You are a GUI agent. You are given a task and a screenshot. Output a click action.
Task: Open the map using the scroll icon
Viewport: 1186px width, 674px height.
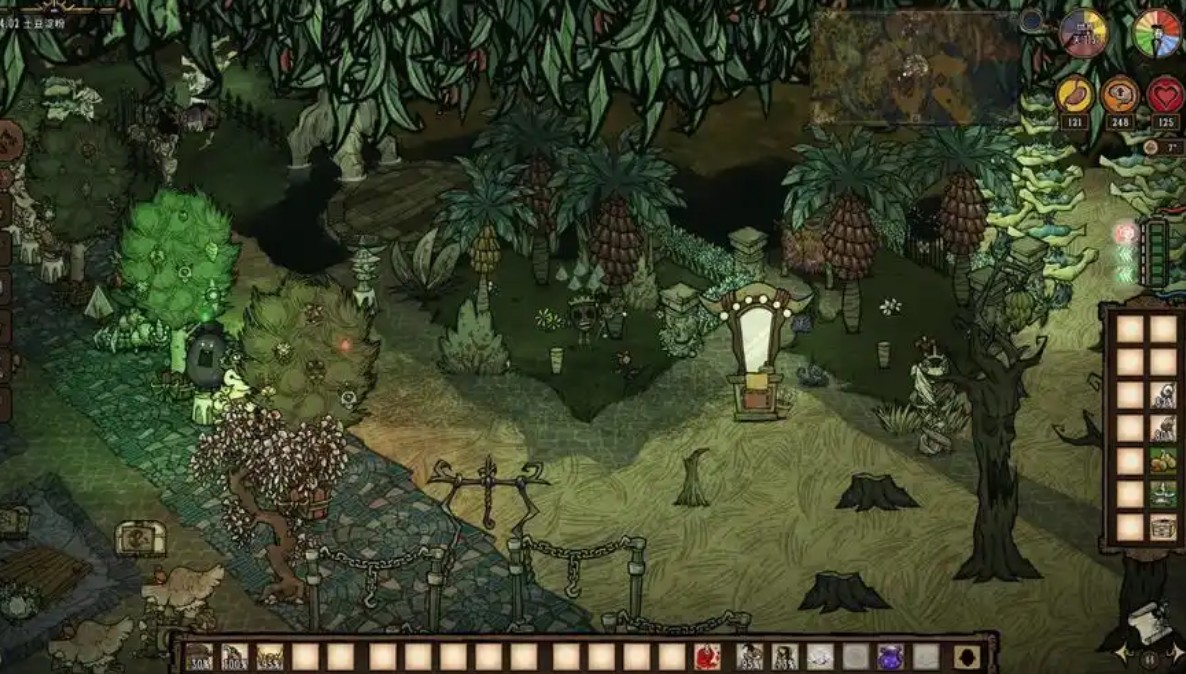tap(1147, 627)
